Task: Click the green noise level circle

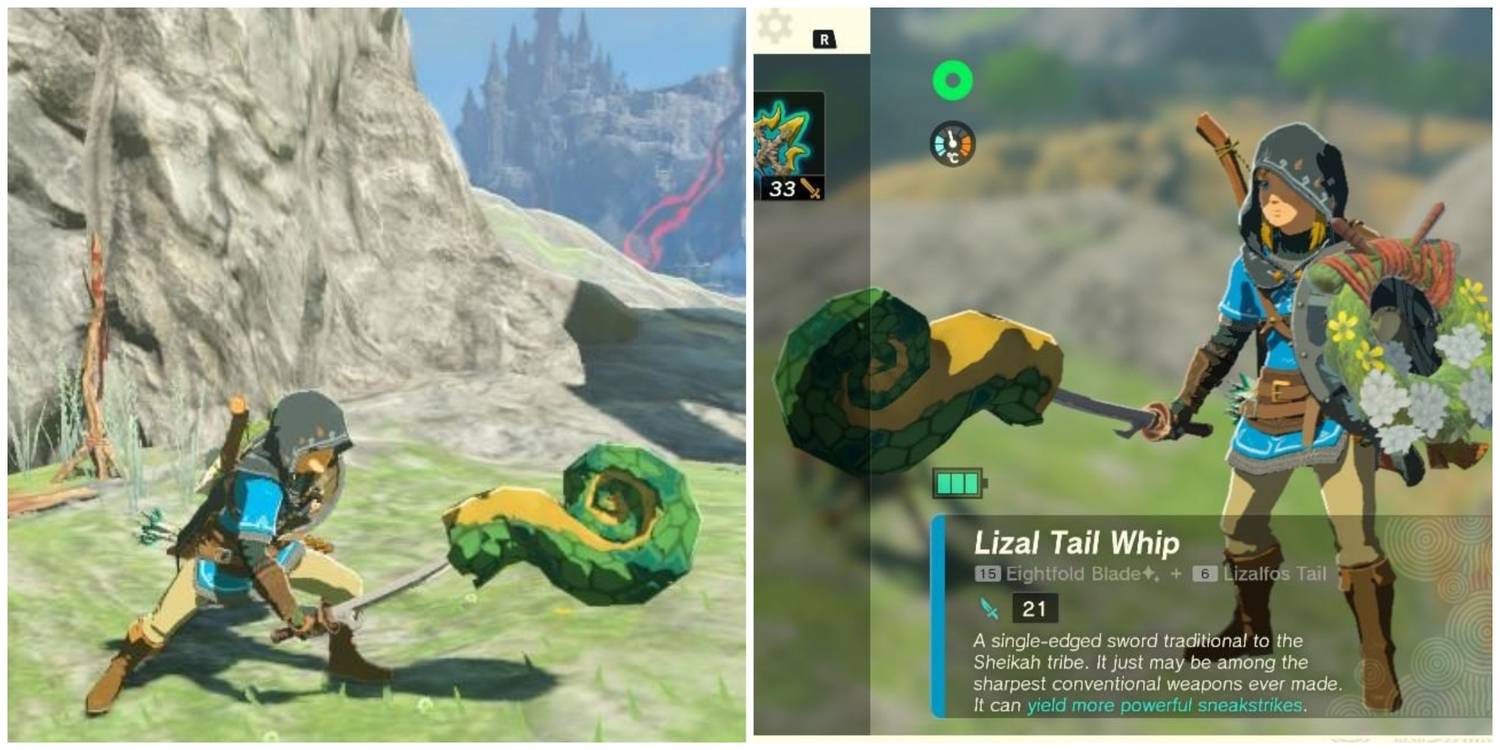Action: 952,80
